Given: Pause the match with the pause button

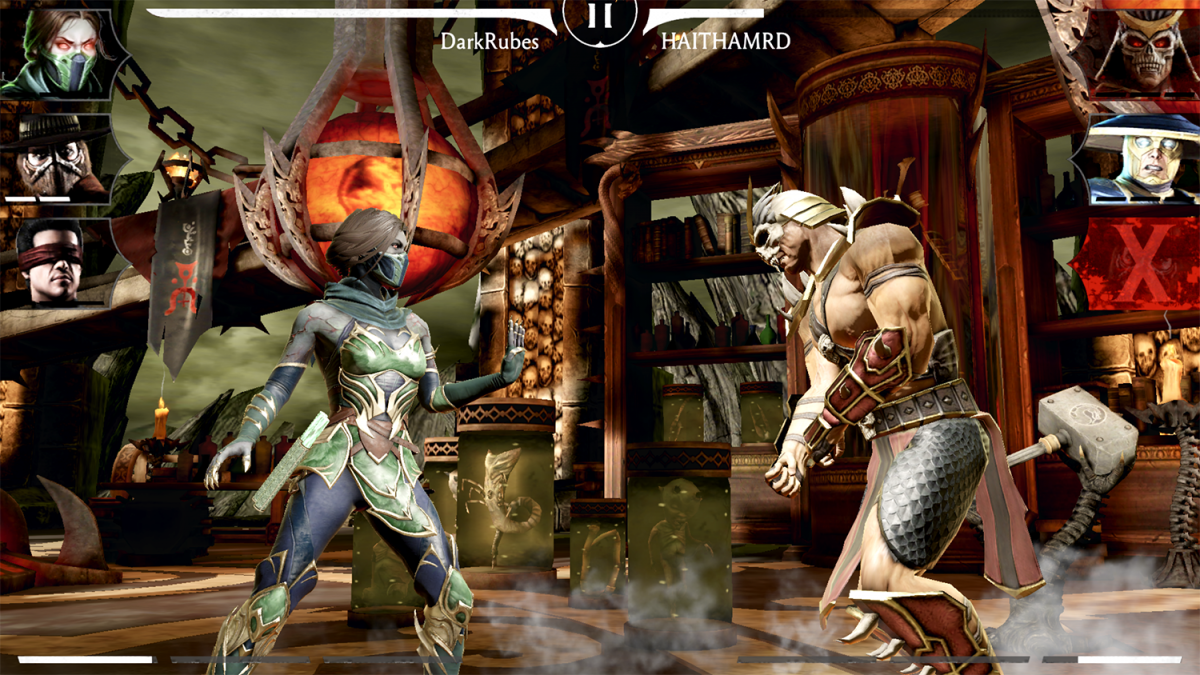Looking at the screenshot, I should pos(599,16).
